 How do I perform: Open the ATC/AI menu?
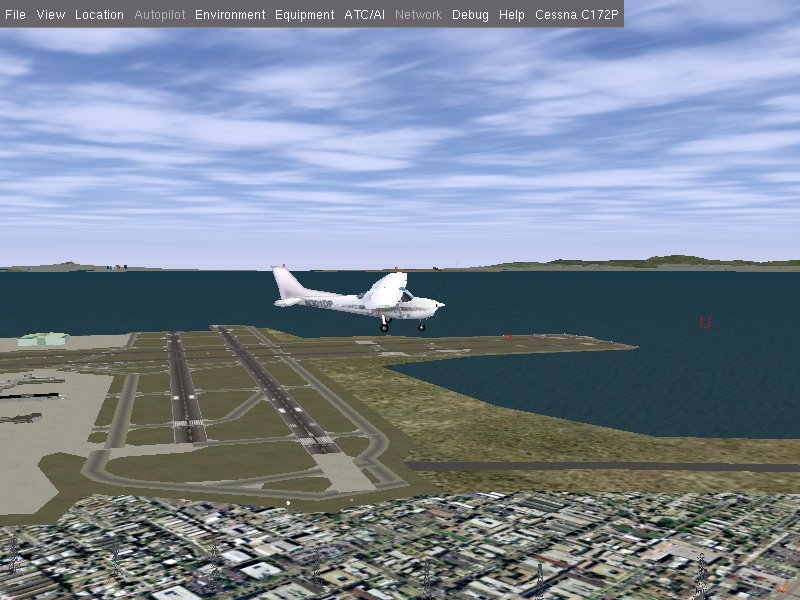click(x=364, y=15)
